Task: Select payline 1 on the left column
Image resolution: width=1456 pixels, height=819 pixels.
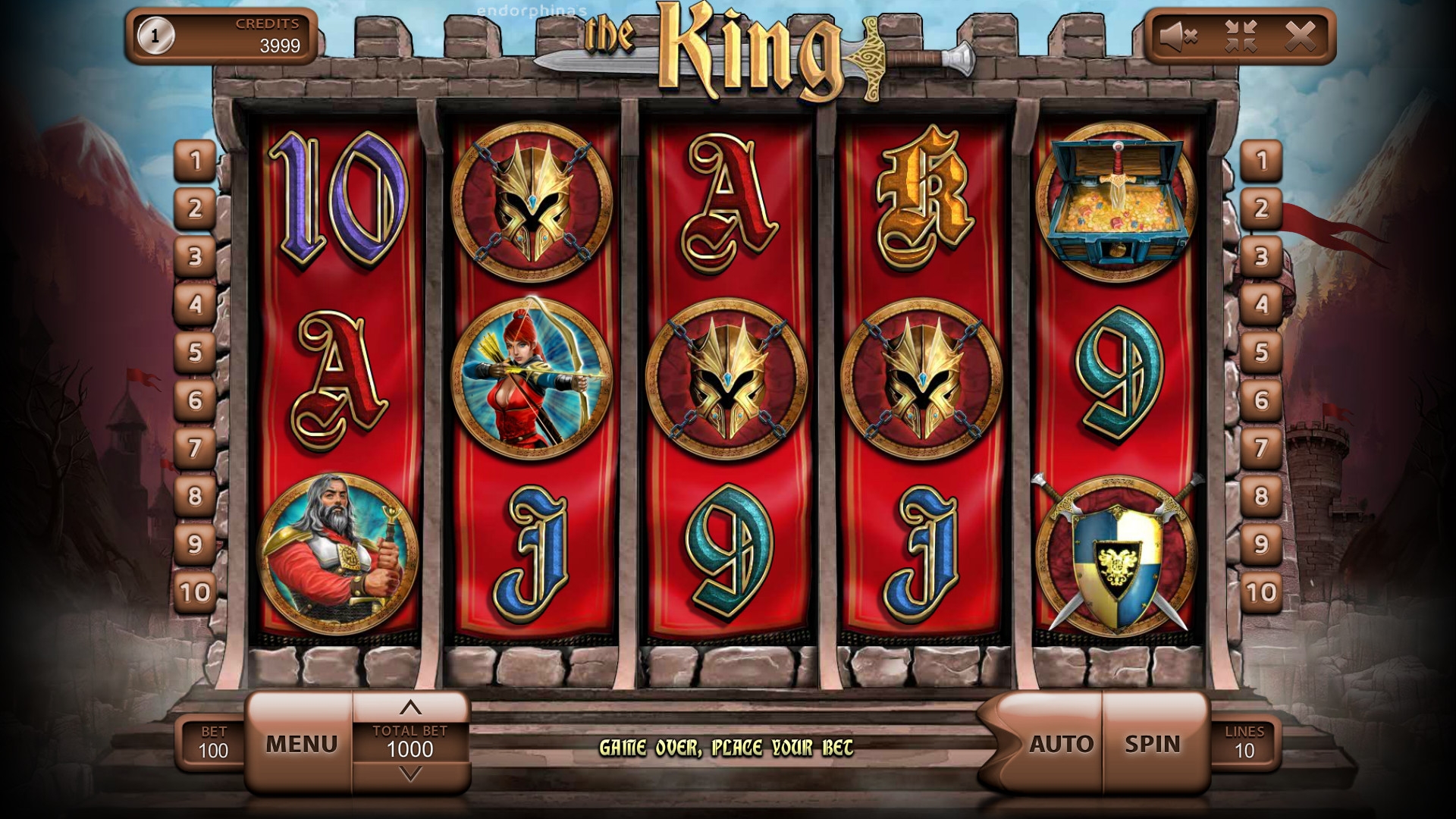Action: [195, 161]
